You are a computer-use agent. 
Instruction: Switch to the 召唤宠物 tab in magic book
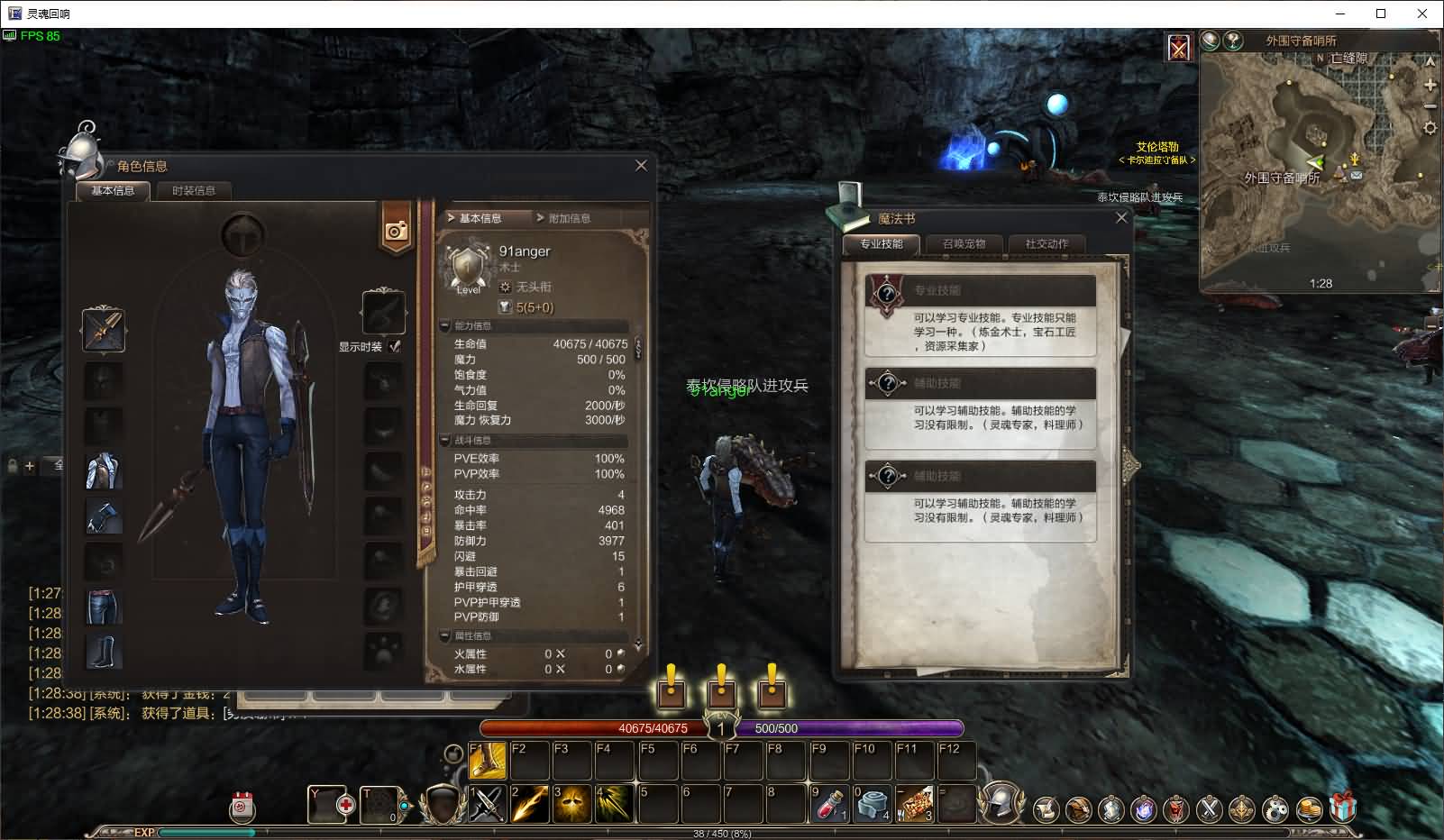point(963,243)
